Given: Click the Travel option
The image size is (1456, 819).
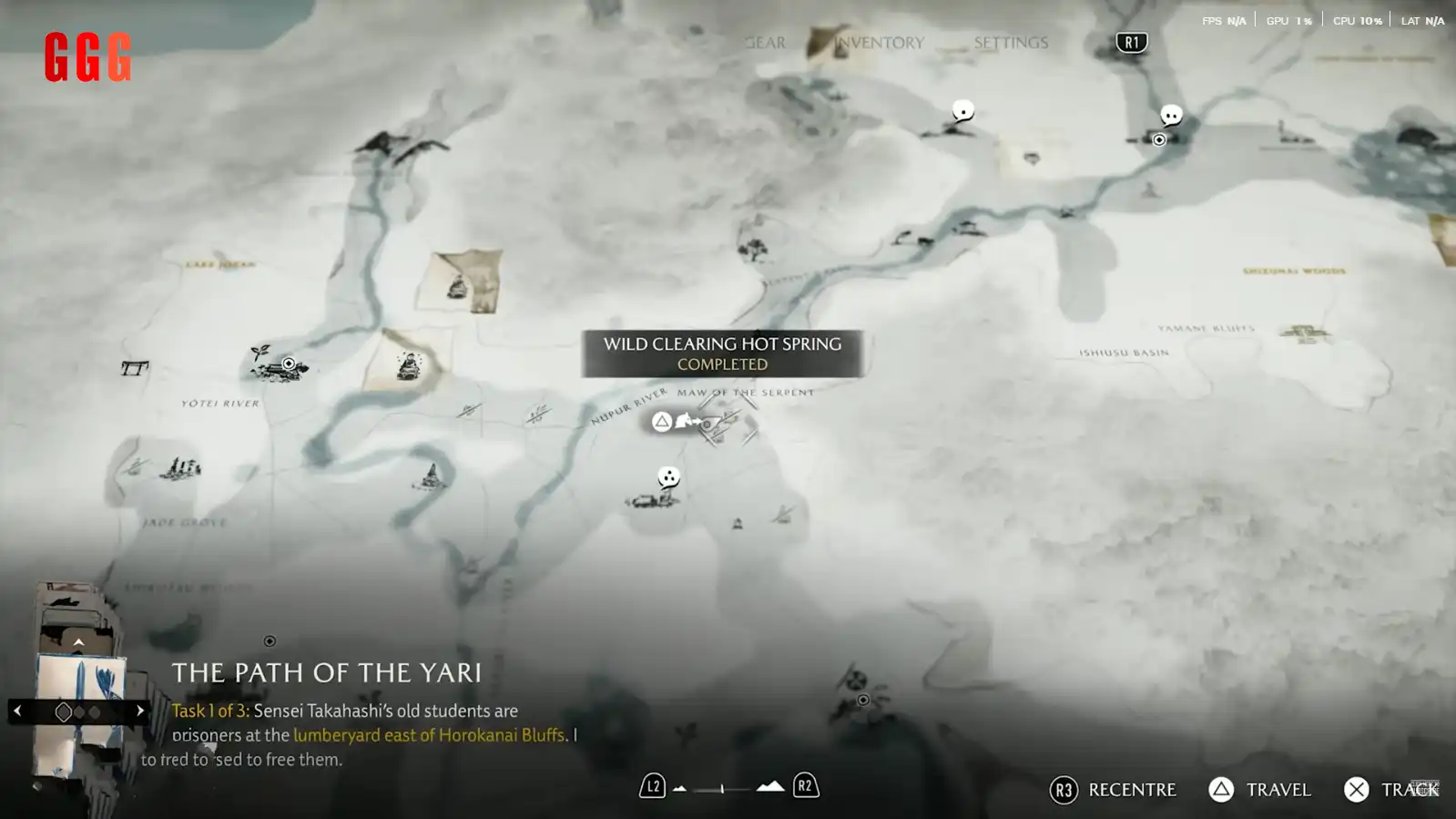Looking at the screenshot, I should 1260,790.
